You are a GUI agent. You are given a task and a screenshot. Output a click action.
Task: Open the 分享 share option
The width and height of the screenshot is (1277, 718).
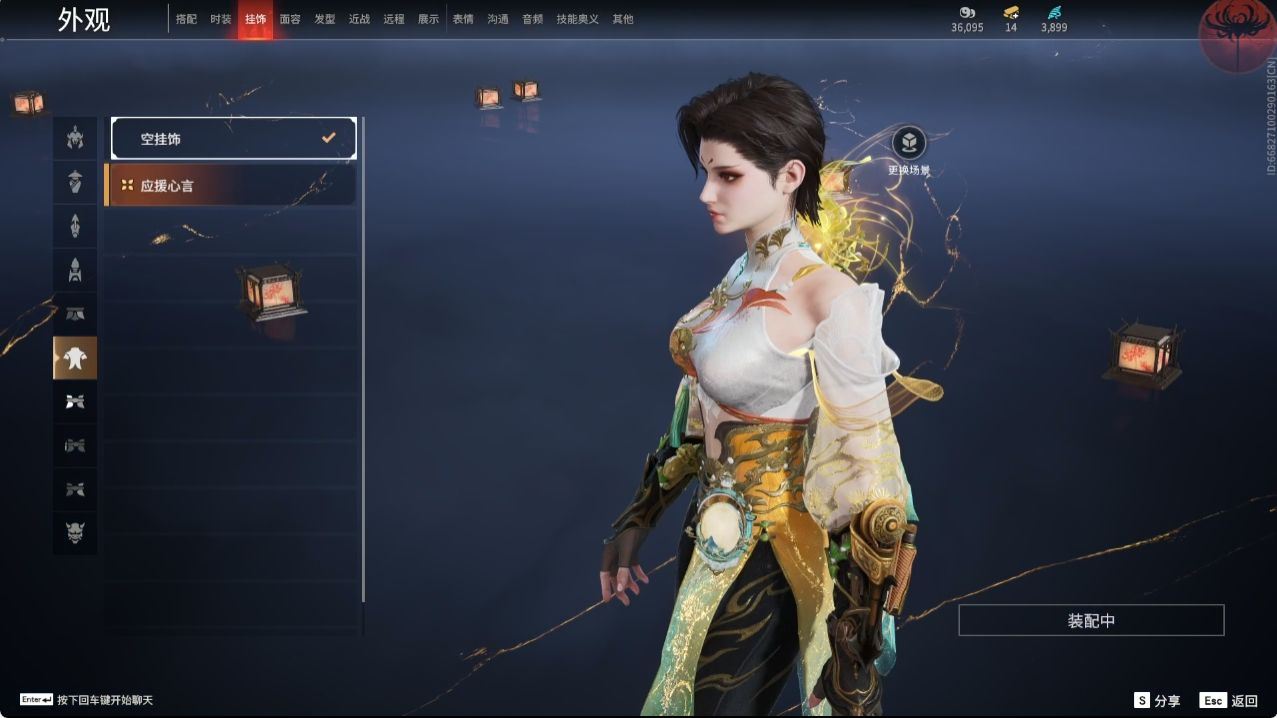(x=1157, y=701)
